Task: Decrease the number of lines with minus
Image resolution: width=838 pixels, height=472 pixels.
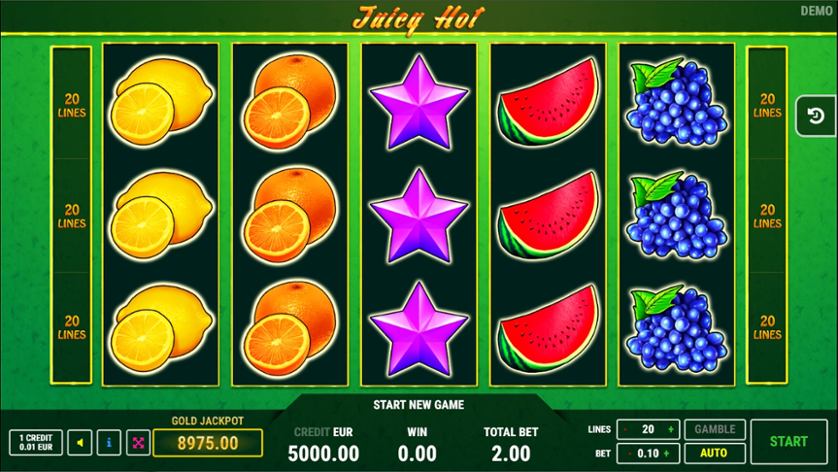Action: [x=626, y=430]
